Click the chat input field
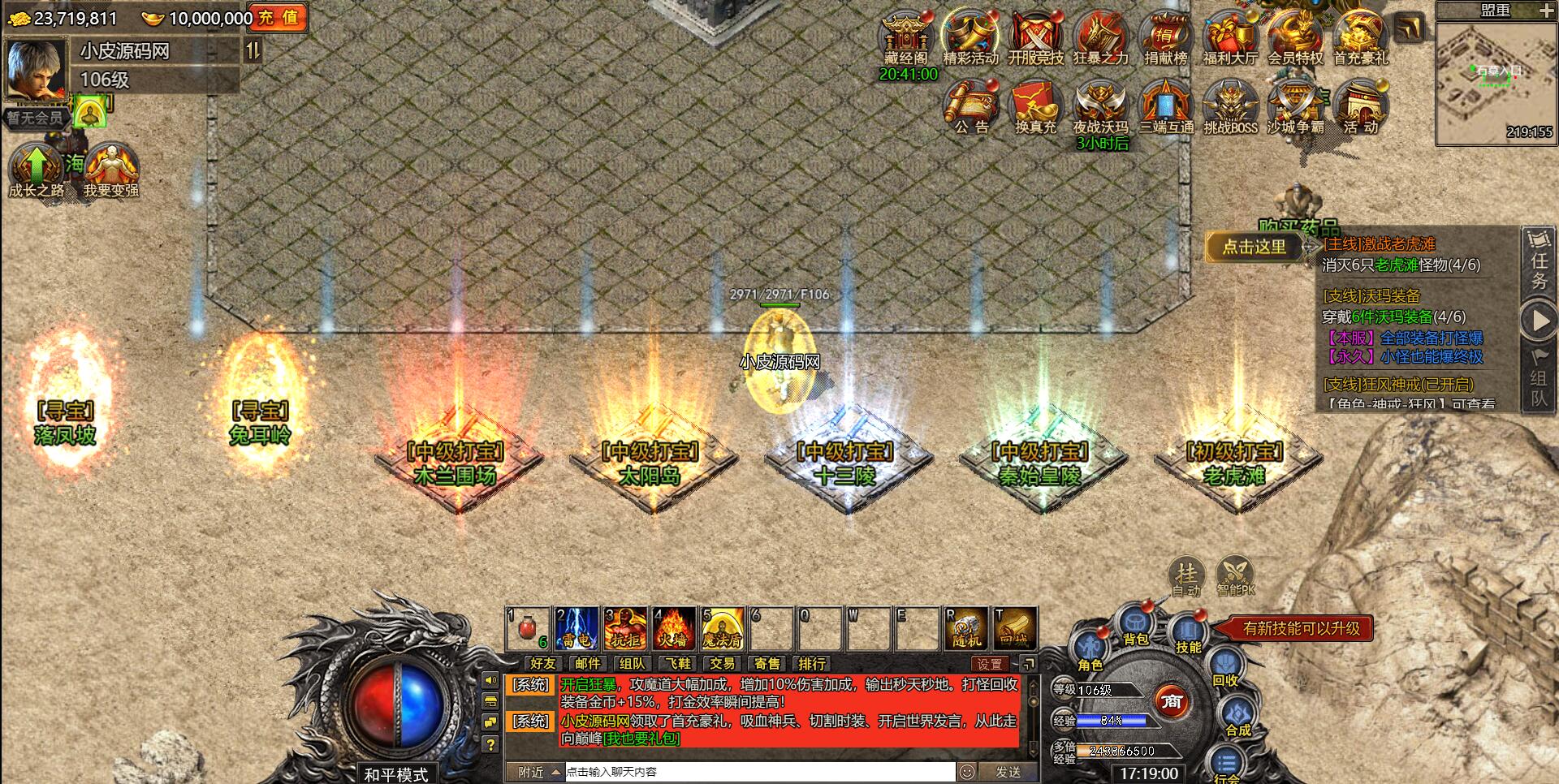Screen dimensions: 1559x784 759,772
